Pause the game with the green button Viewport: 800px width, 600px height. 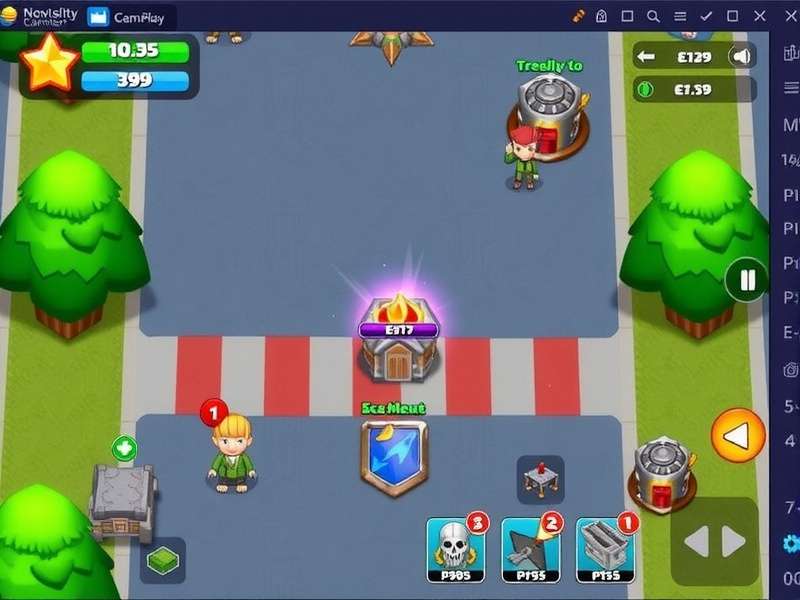pyautogui.click(x=746, y=280)
